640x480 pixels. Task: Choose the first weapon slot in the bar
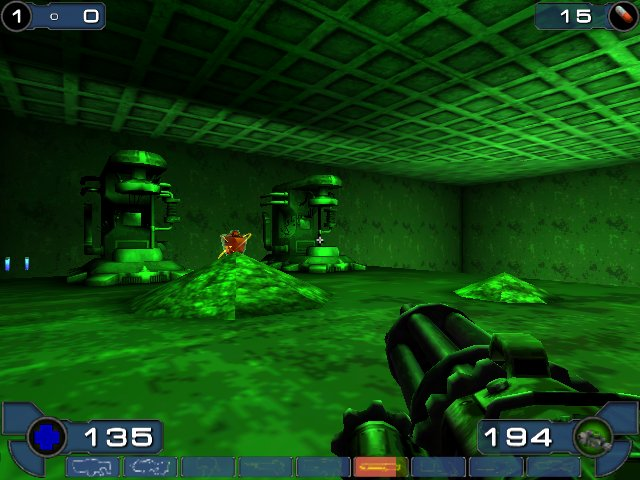93,466
